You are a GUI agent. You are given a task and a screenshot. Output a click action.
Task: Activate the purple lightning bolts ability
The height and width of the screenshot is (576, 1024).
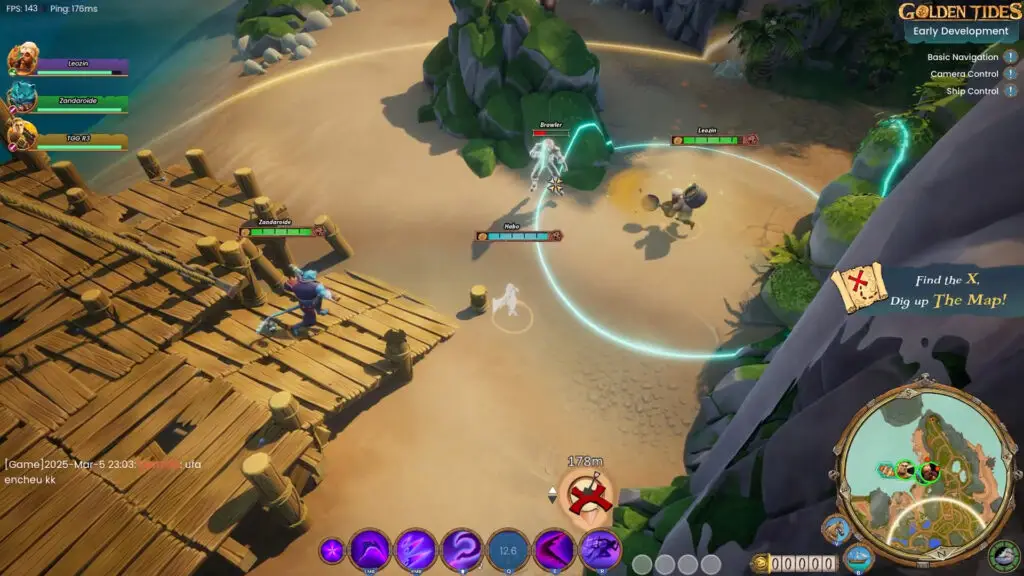(x=415, y=549)
